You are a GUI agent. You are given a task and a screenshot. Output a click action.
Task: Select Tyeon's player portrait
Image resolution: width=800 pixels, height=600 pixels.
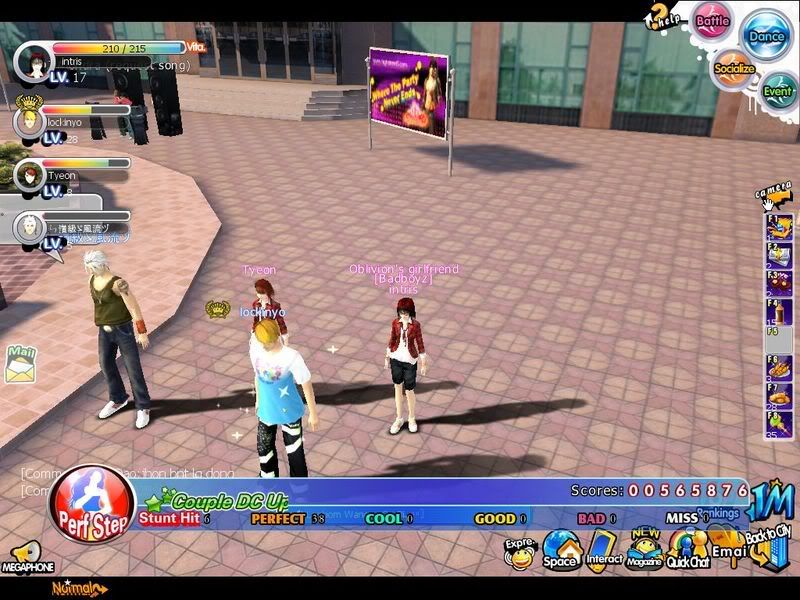(x=29, y=176)
